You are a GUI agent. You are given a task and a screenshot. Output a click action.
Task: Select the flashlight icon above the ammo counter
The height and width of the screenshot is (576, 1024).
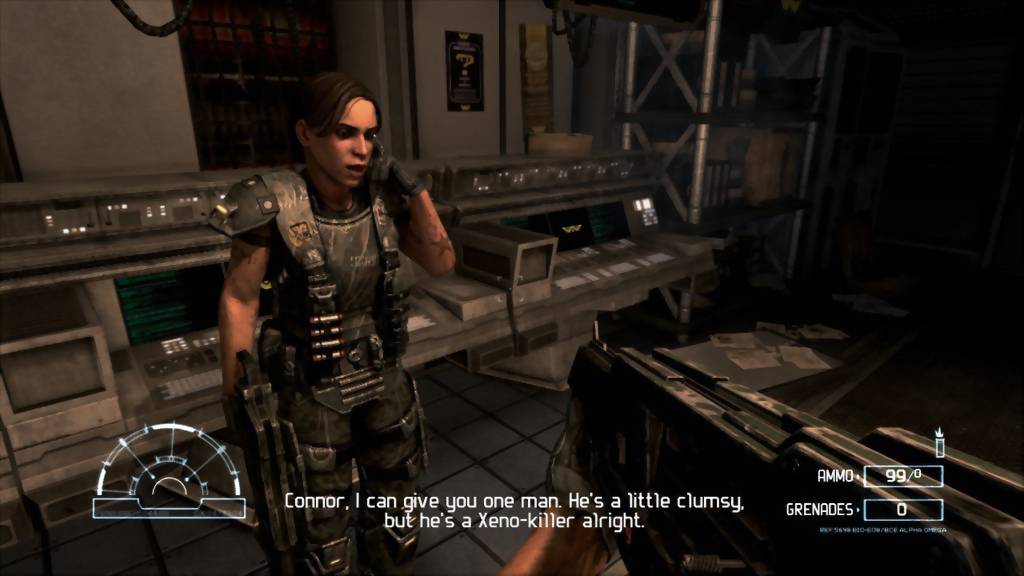click(939, 442)
